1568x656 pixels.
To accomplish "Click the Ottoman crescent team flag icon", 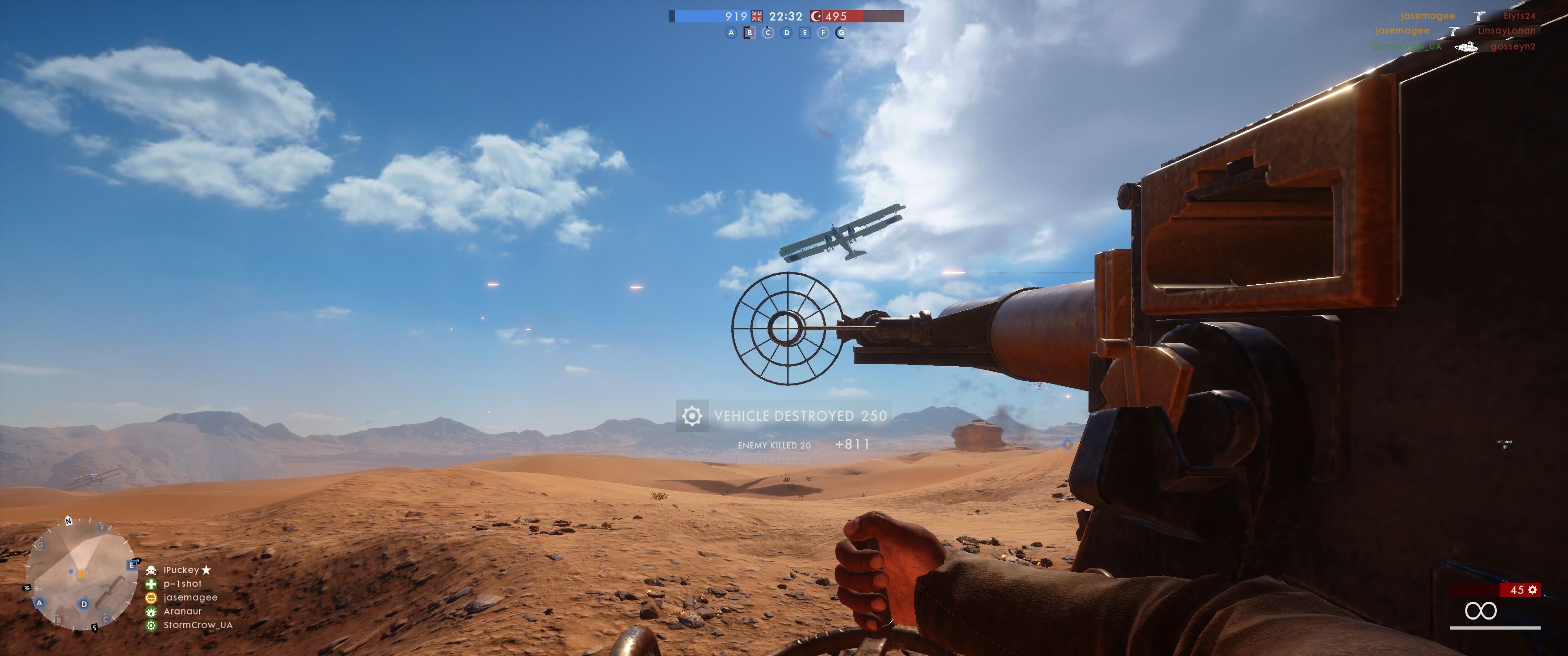I will click(816, 16).
